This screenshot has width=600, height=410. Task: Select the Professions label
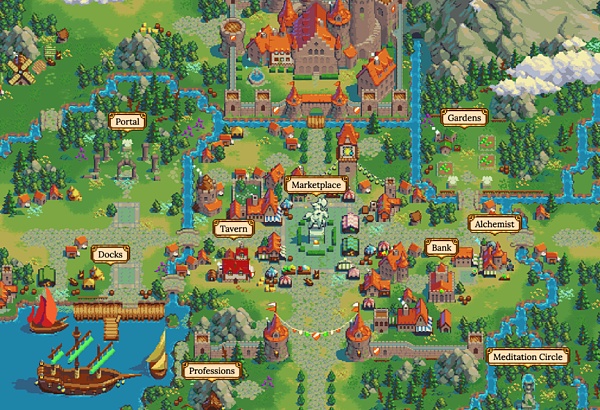click(x=211, y=371)
